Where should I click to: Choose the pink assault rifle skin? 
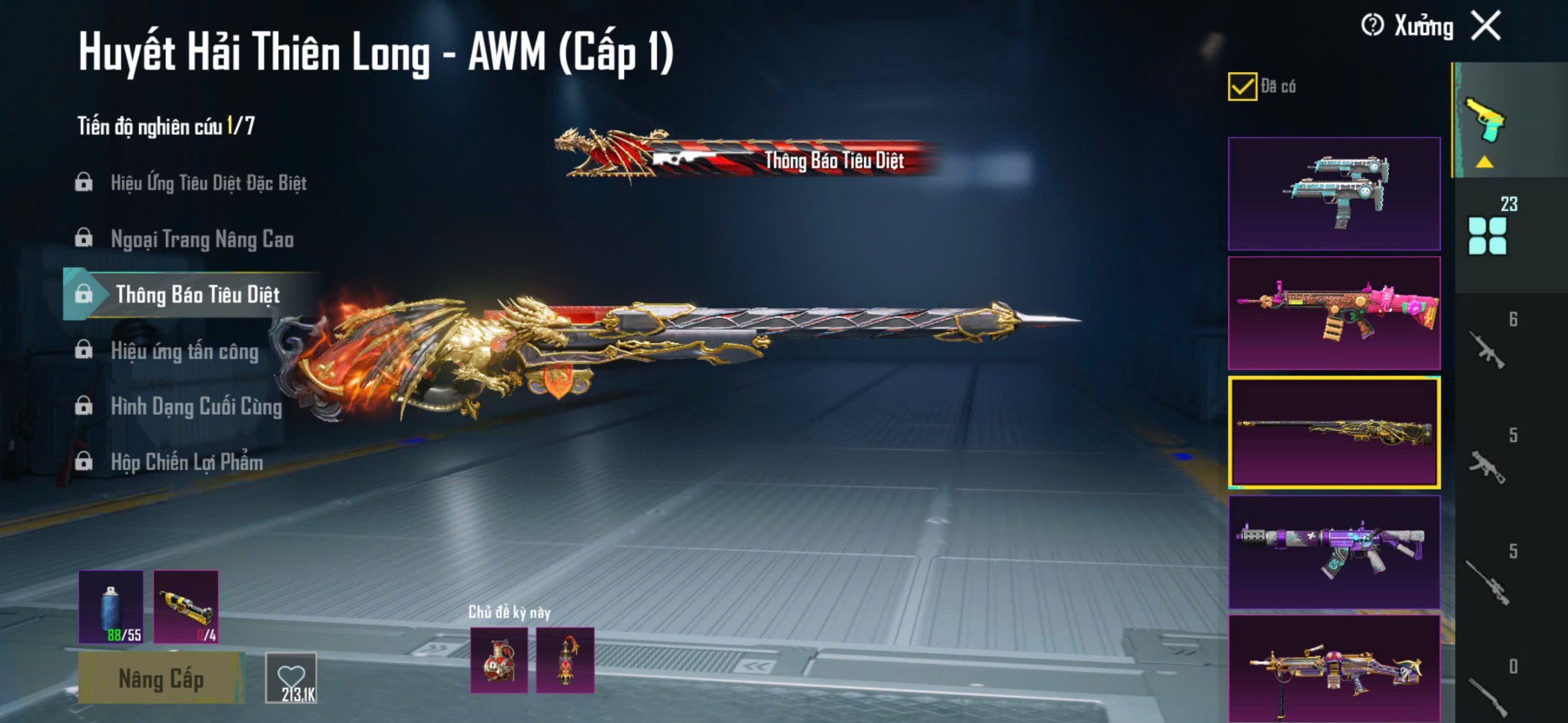pyautogui.click(x=1334, y=313)
